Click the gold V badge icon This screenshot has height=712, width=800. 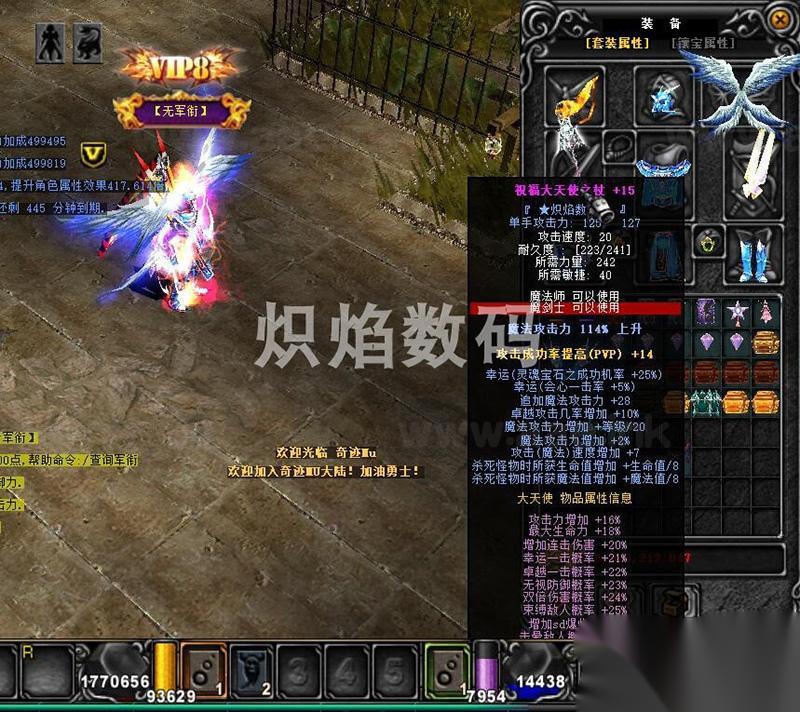pos(93,152)
